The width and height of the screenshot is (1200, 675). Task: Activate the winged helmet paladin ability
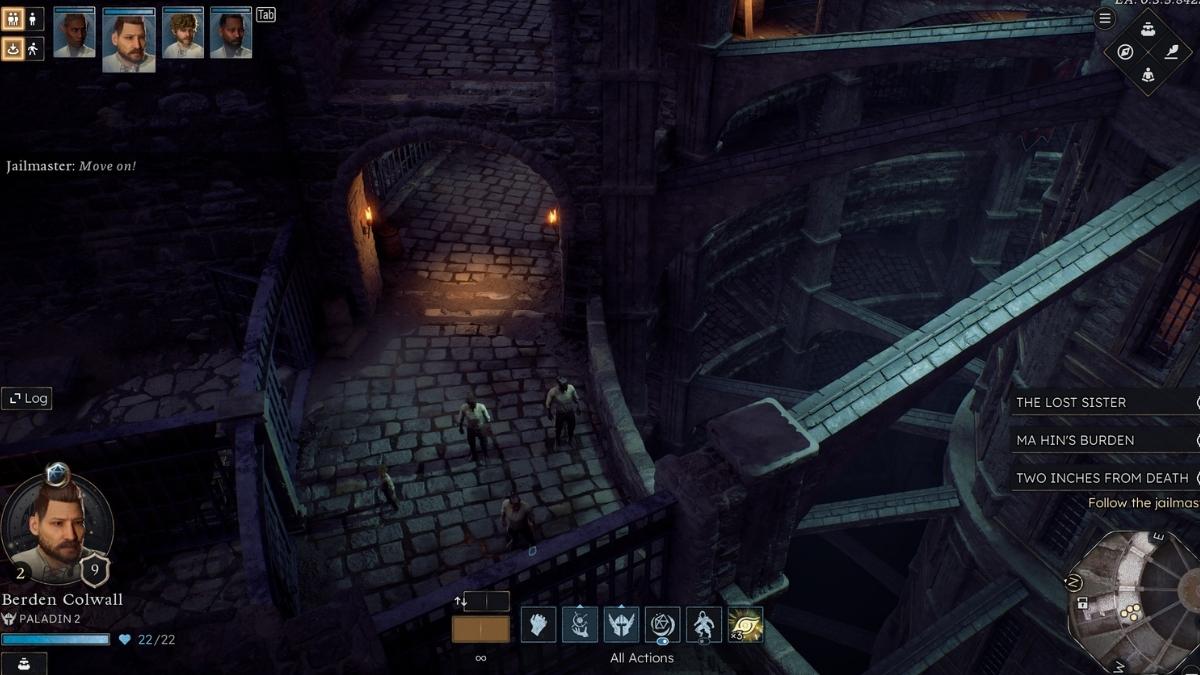pos(621,625)
